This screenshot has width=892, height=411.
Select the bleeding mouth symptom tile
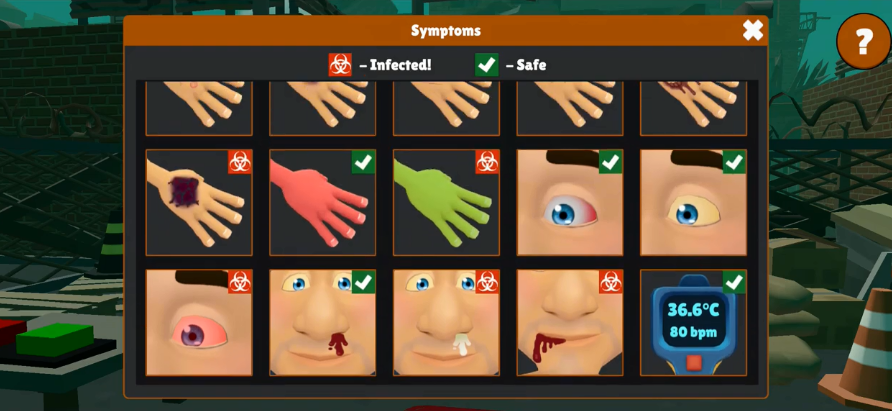569,323
